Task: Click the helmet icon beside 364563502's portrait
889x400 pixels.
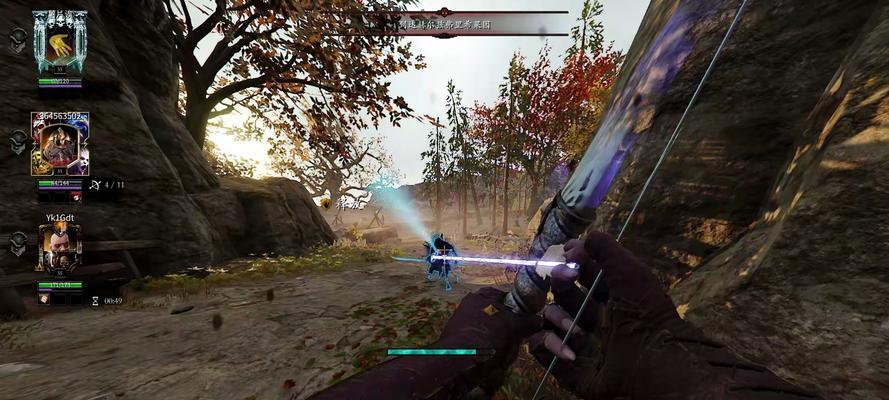Action: (x=18, y=142)
